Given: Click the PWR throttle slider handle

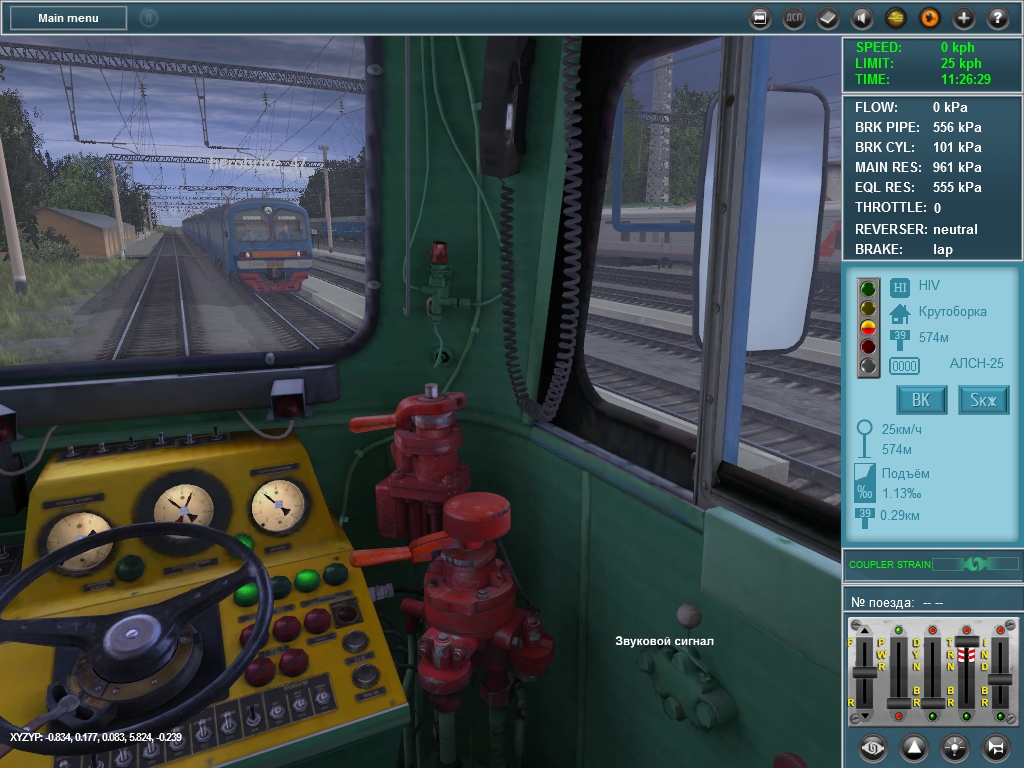Looking at the screenshot, I should [899, 702].
